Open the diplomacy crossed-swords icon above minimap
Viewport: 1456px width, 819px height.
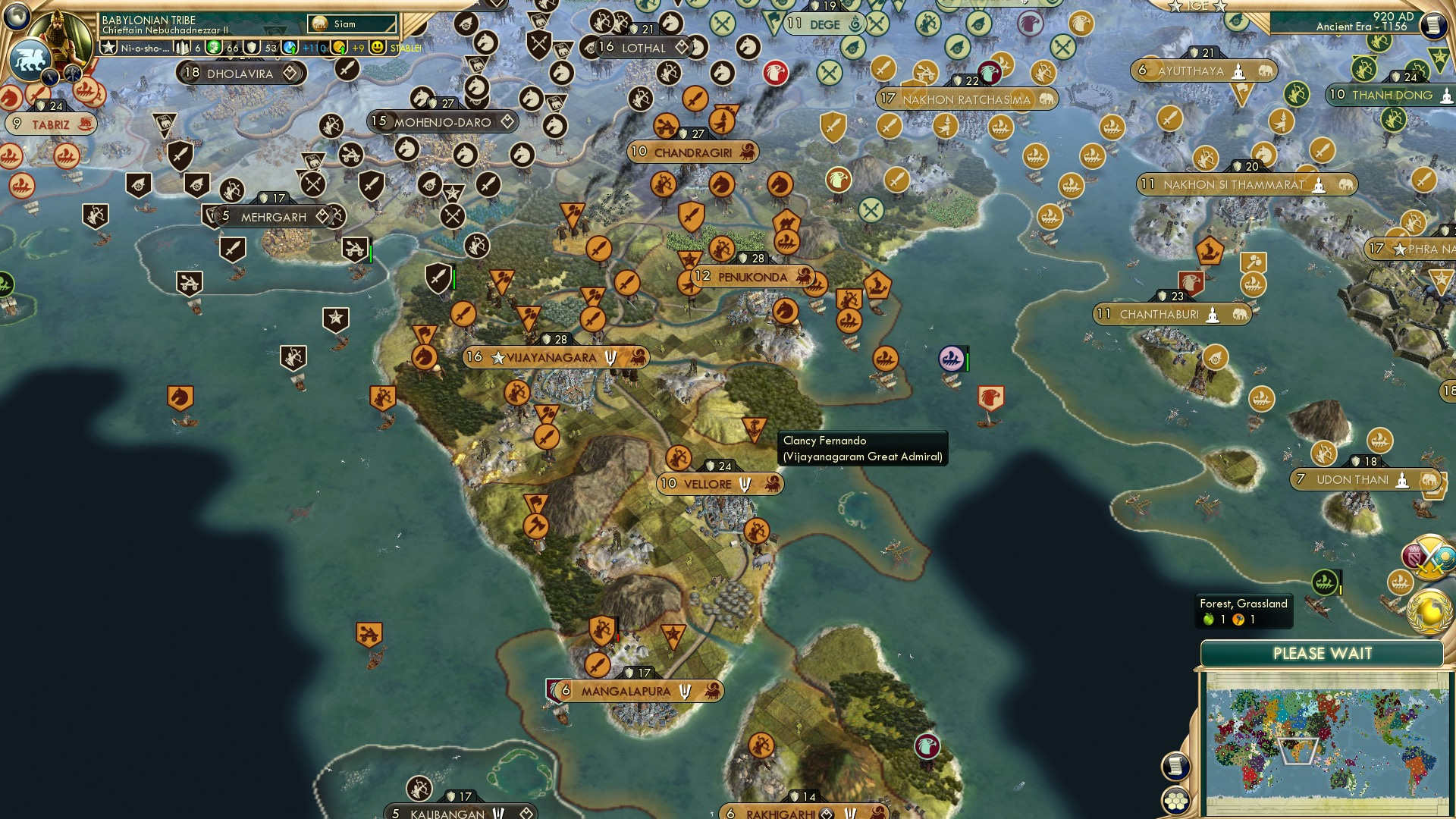(1429, 556)
